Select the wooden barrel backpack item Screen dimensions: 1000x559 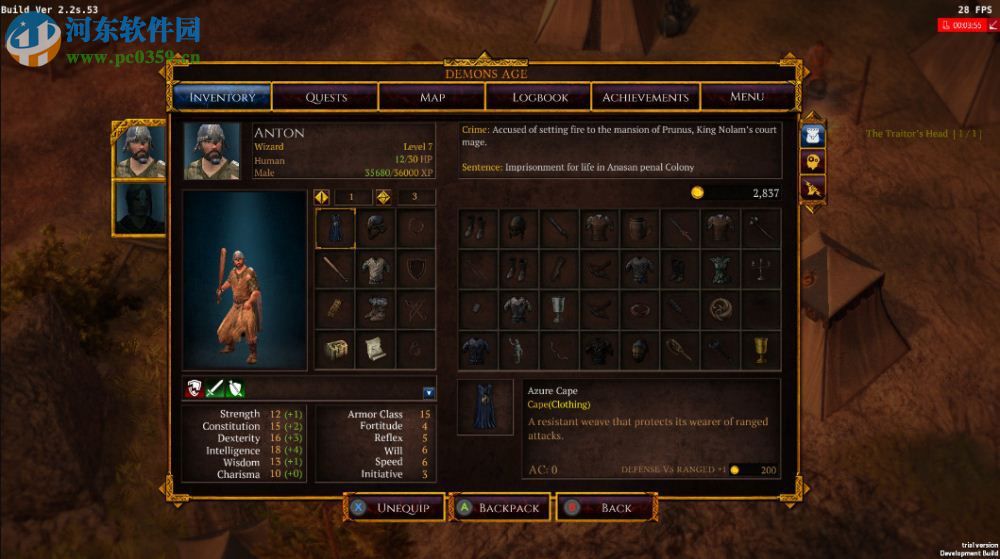pos(639,228)
